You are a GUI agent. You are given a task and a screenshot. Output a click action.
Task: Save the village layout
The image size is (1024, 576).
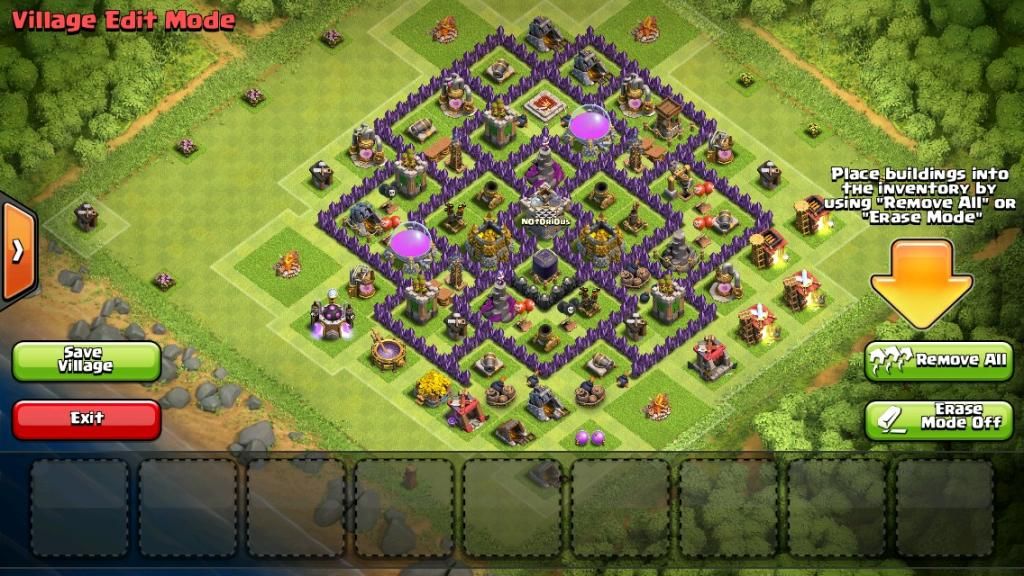click(x=87, y=360)
